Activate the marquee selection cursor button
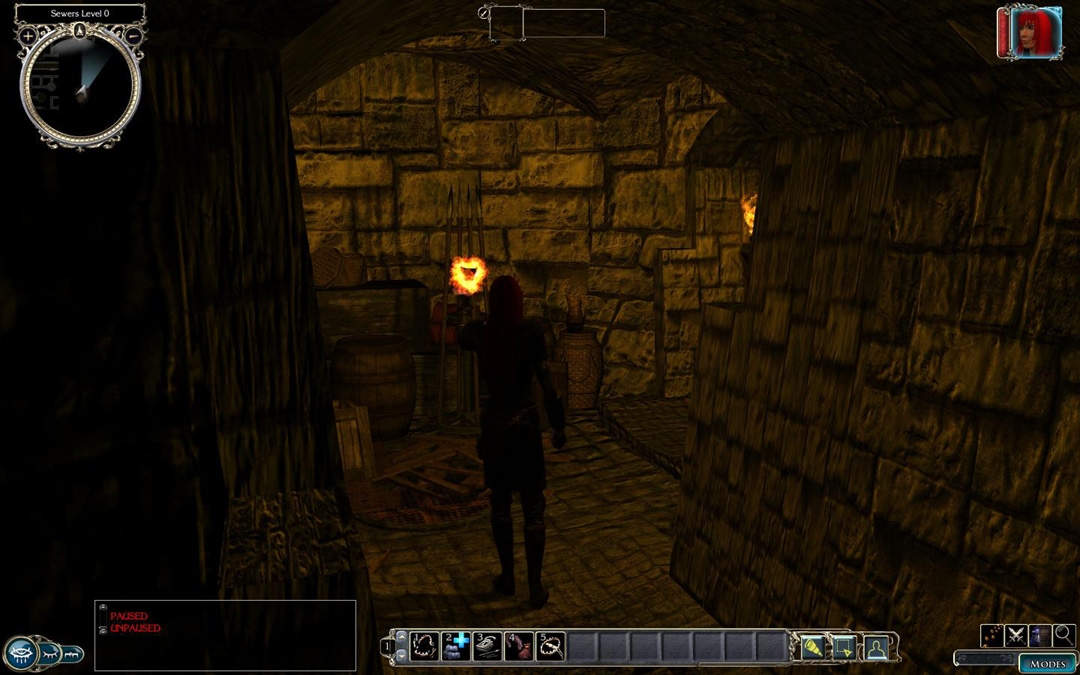 844,647
